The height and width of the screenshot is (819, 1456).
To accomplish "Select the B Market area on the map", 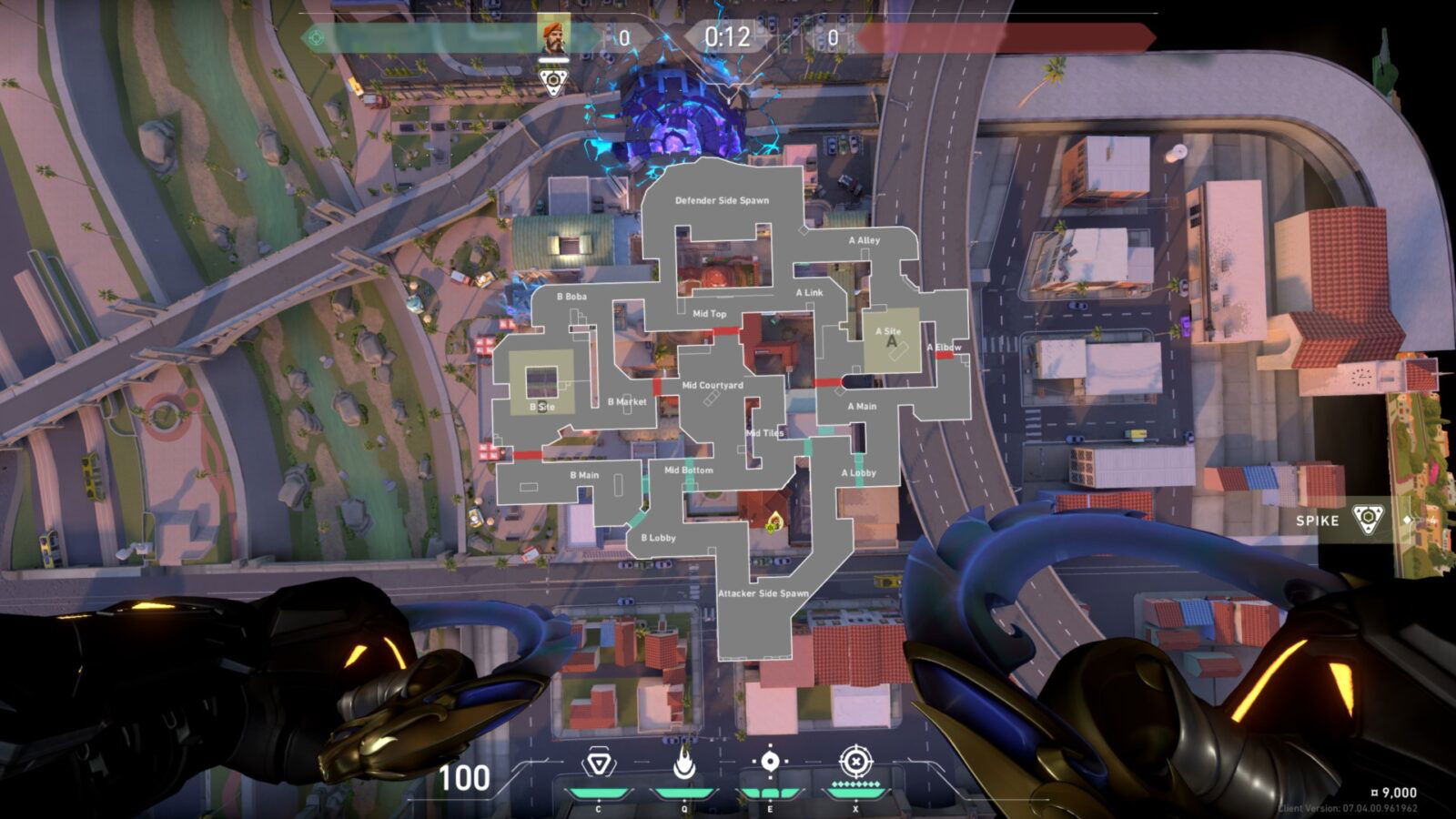I will 627,401.
